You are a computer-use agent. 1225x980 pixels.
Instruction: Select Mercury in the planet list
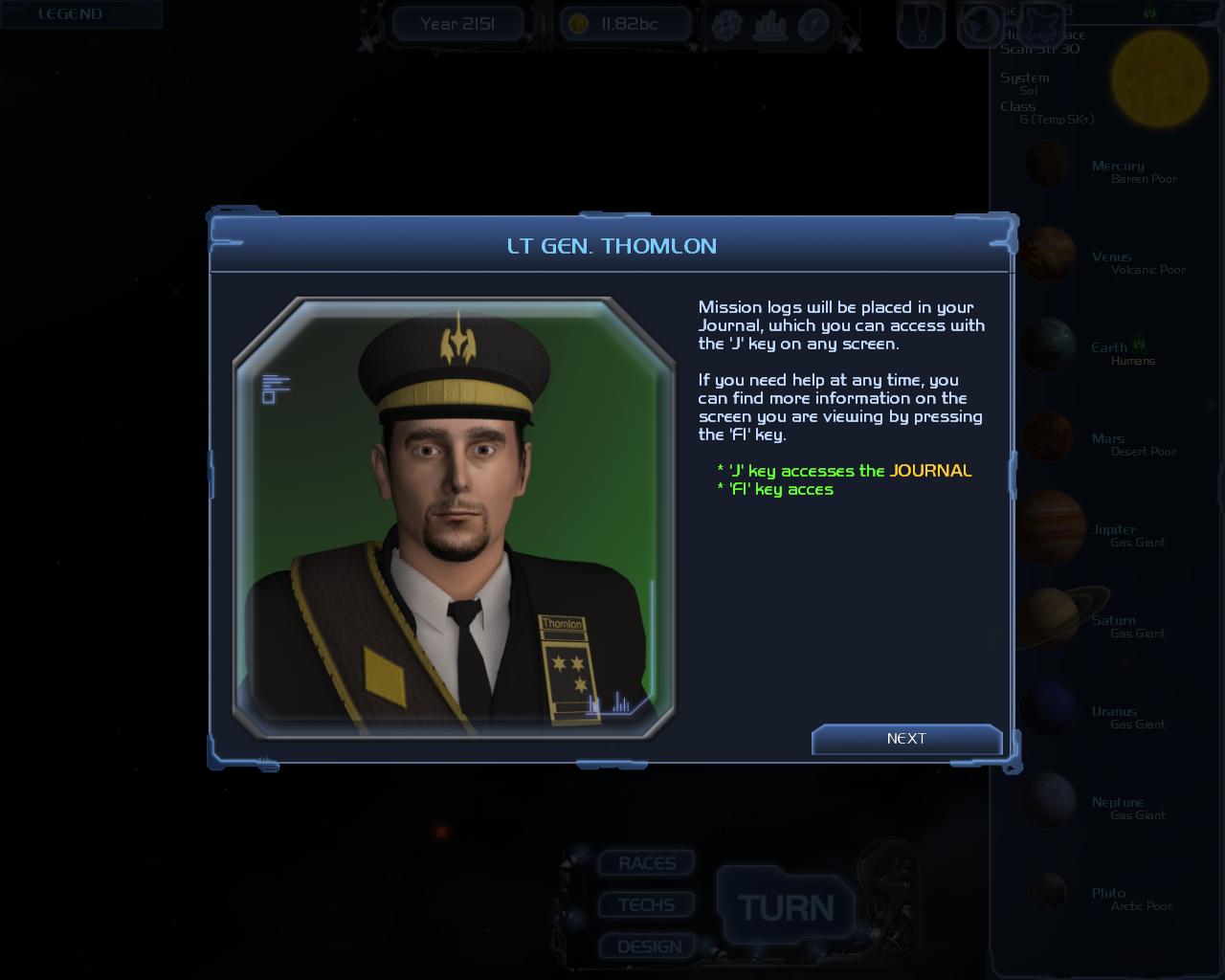point(1049,166)
